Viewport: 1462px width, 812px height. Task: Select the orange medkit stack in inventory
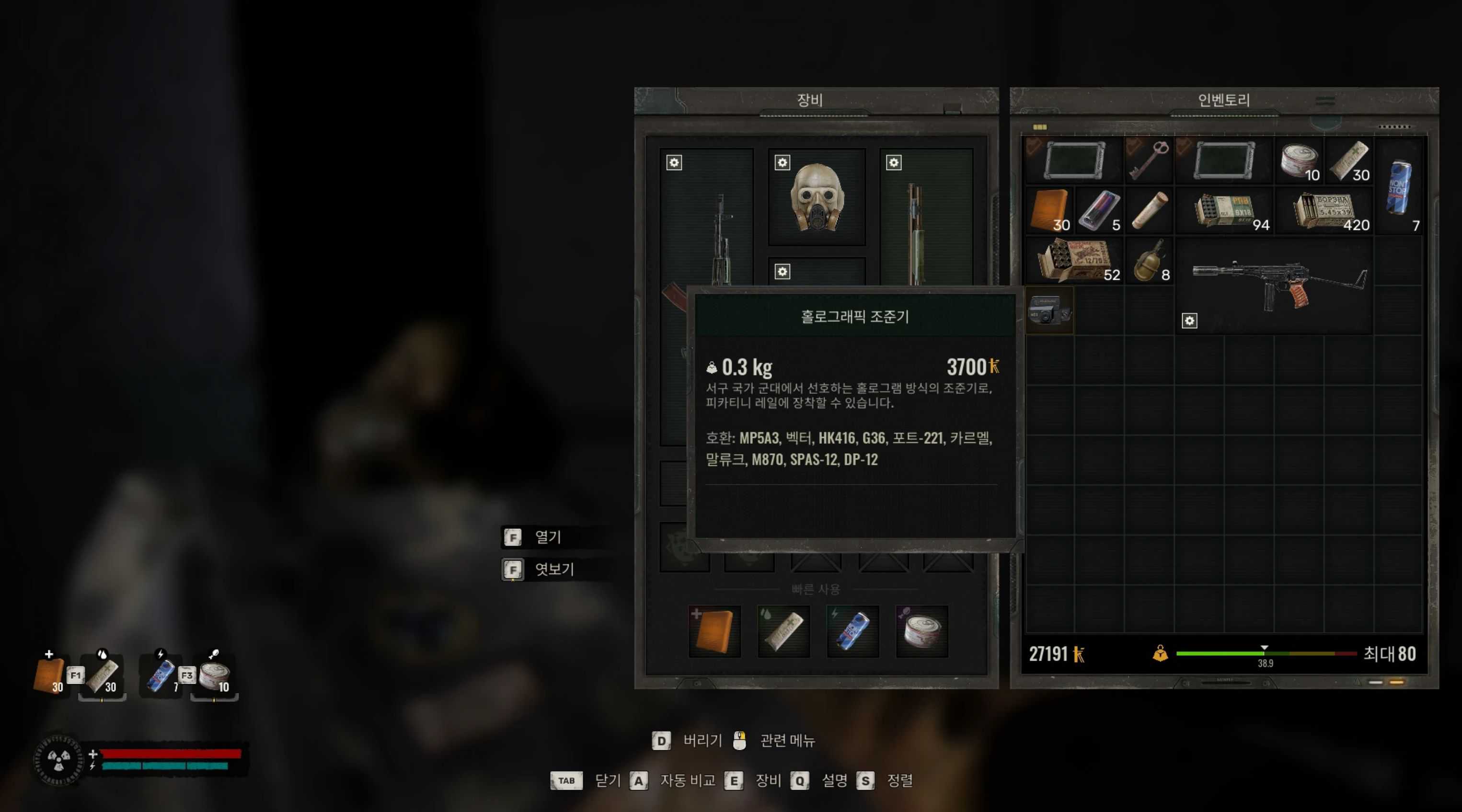pos(1049,209)
